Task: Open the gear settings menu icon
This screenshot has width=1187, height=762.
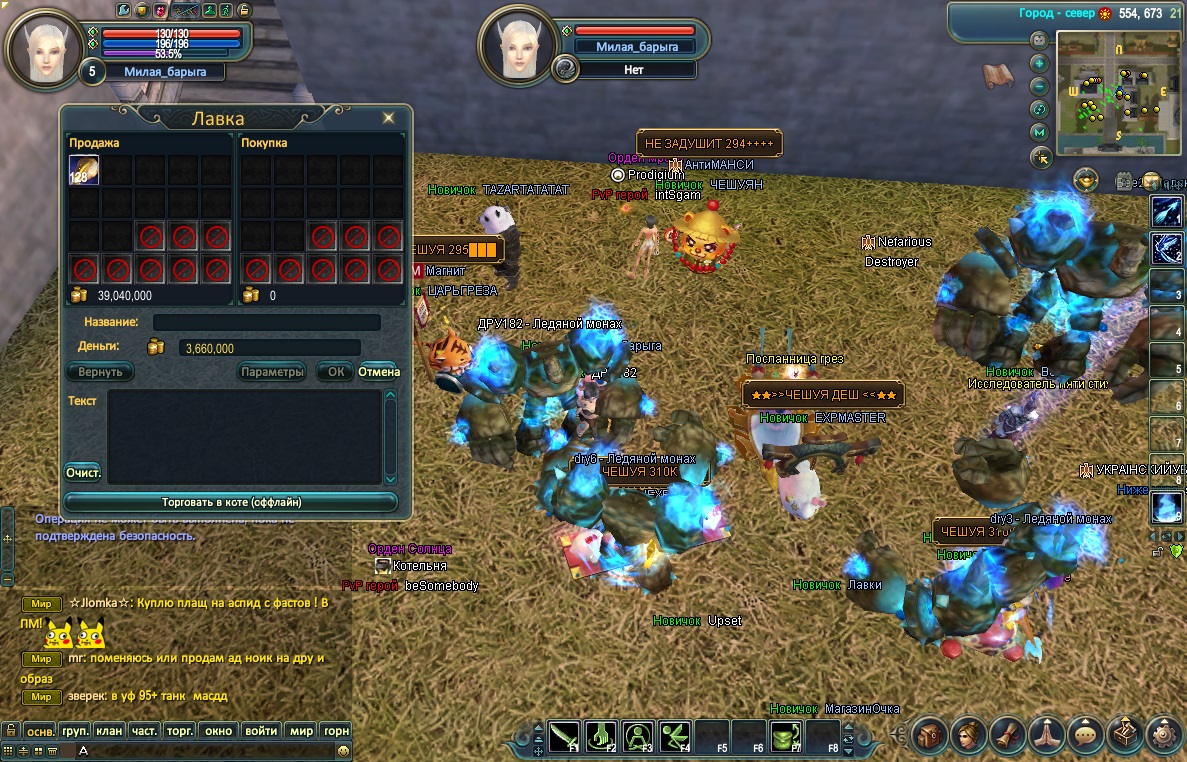Action: [1164, 735]
